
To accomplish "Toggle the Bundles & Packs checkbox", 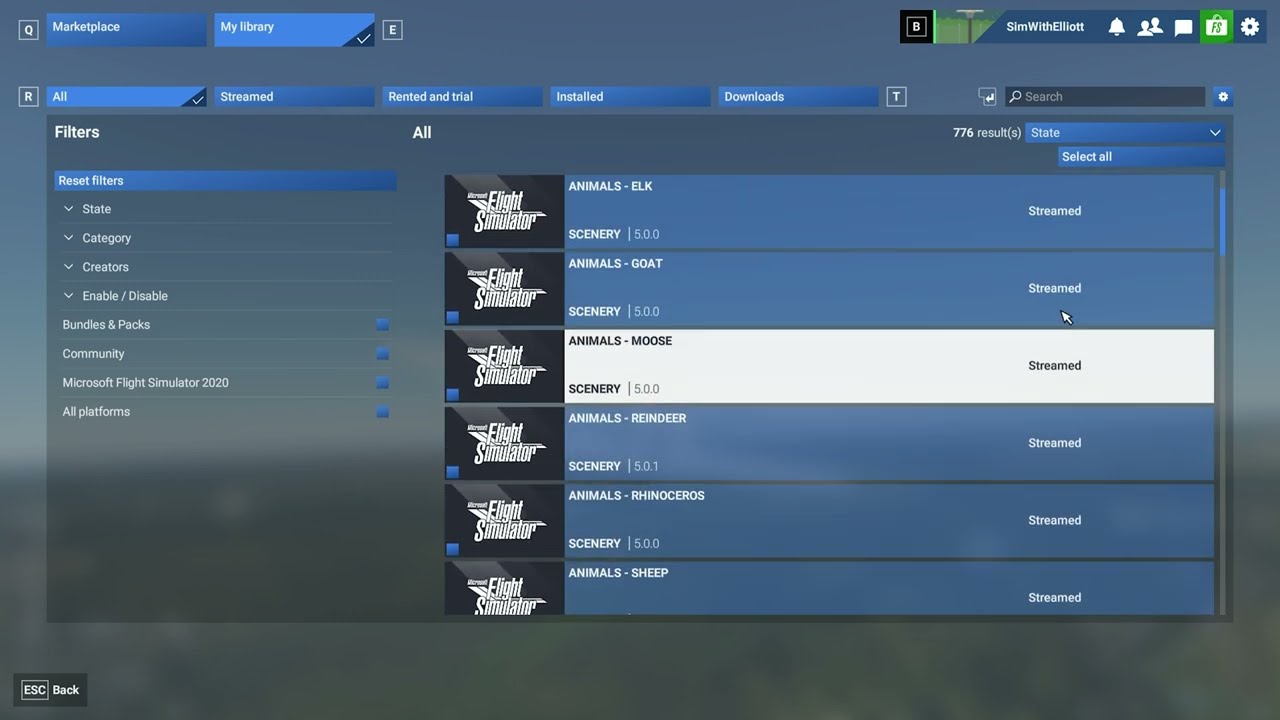I will click(382, 325).
